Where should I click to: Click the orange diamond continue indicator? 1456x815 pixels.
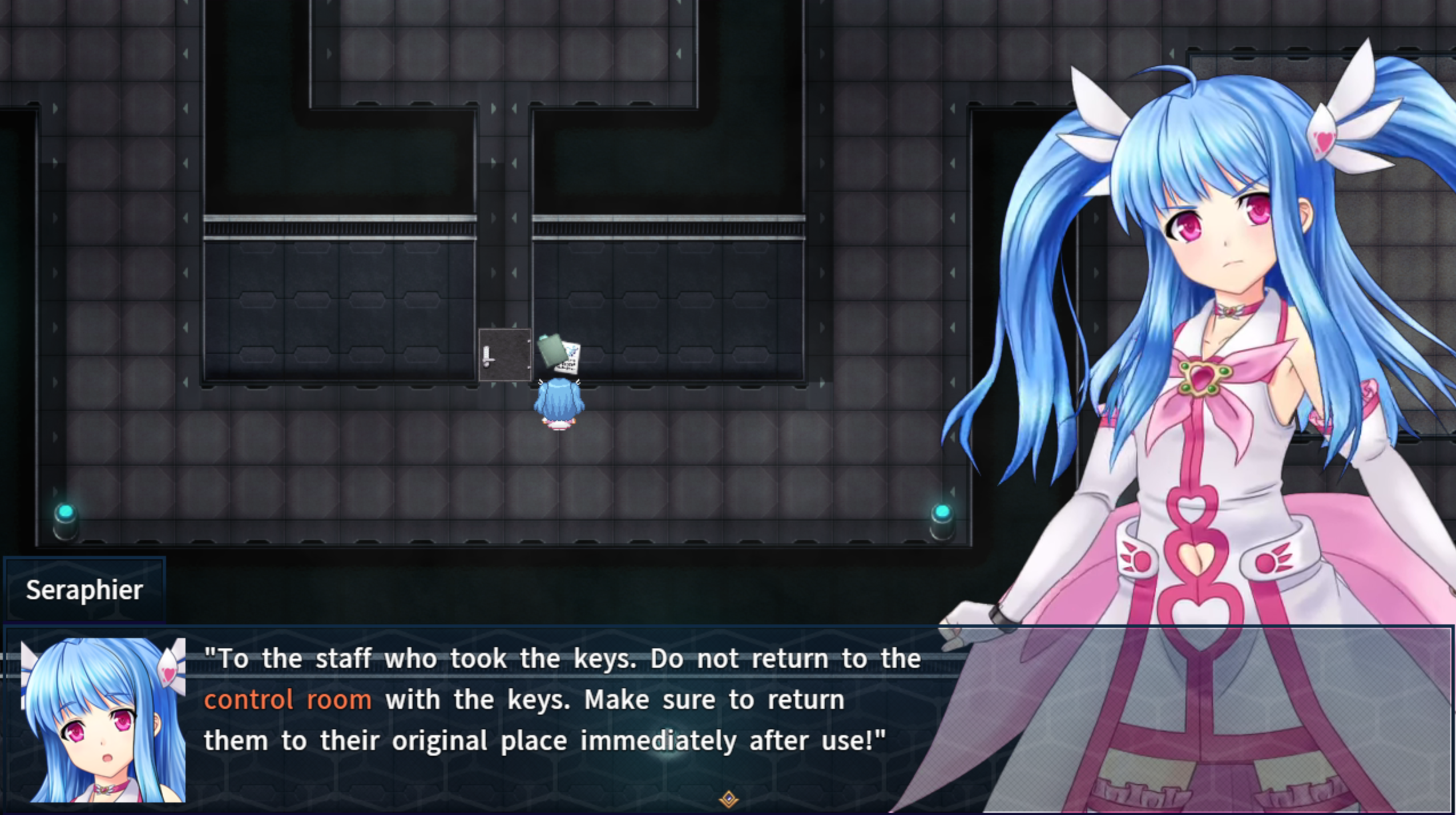click(x=729, y=800)
